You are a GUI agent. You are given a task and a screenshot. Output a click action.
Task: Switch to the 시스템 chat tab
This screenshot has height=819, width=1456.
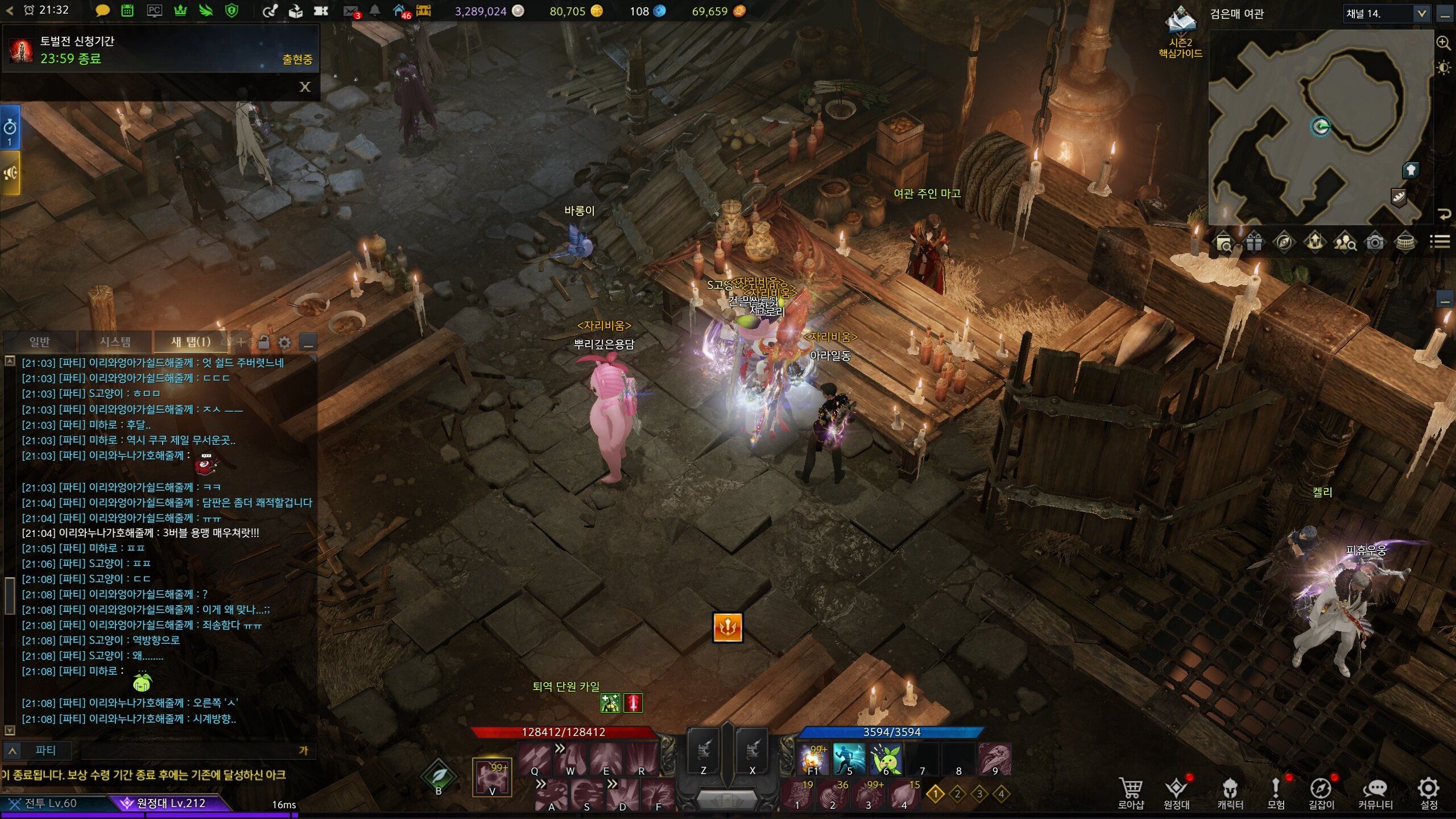point(115,342)
